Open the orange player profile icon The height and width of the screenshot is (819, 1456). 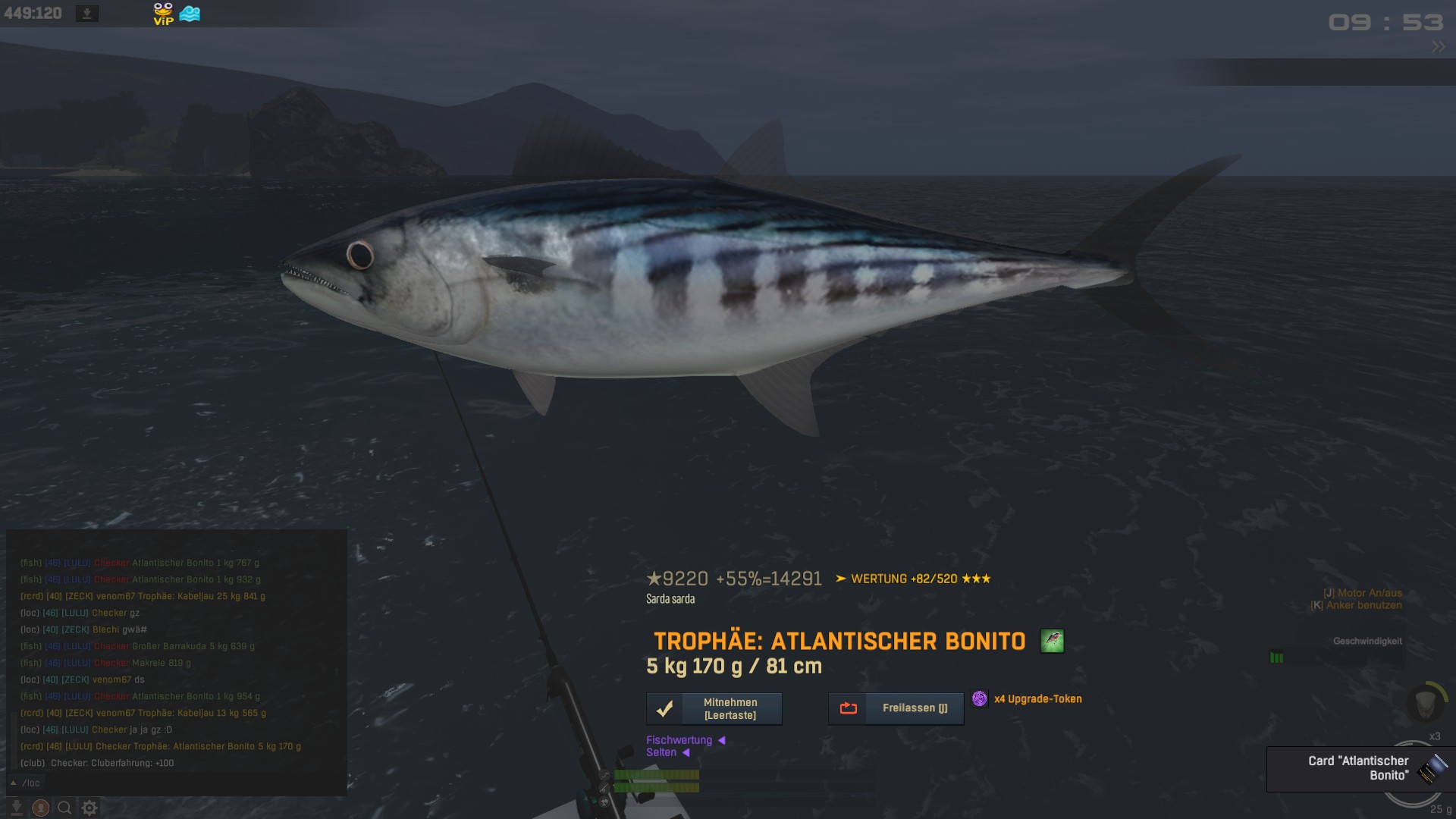tap(41, 808)
